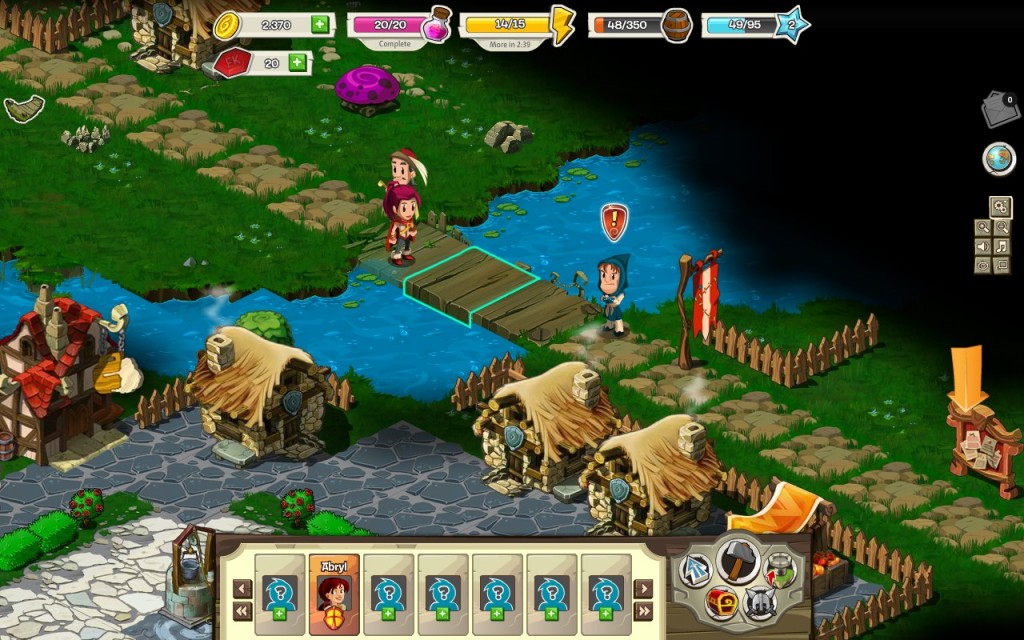Viewport: 1024px width, 640px height.
Task: Go to next friend in the bar
Action: click(643, 589)
